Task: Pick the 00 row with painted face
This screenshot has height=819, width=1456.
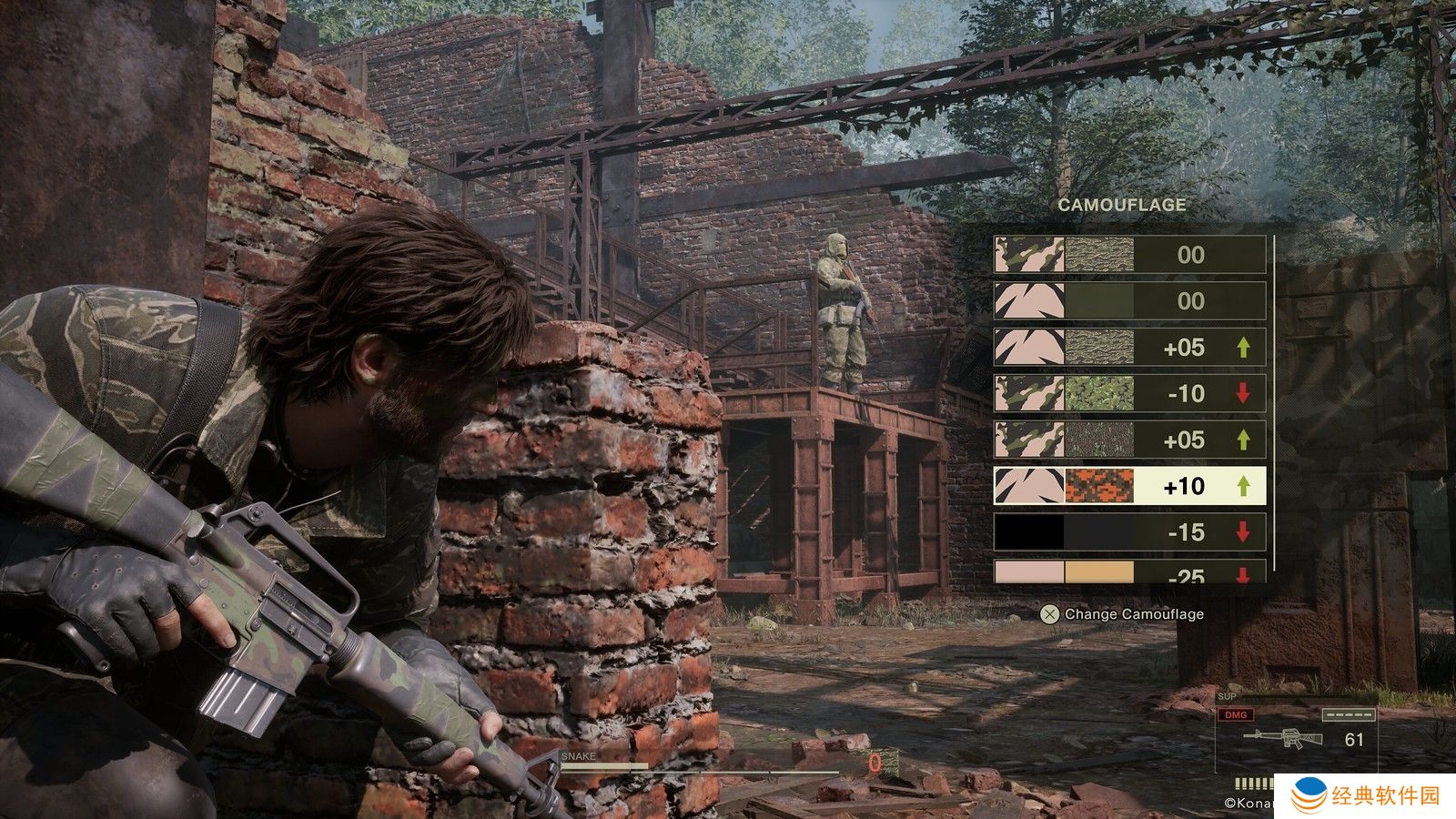Action: tap(1128, 254)
